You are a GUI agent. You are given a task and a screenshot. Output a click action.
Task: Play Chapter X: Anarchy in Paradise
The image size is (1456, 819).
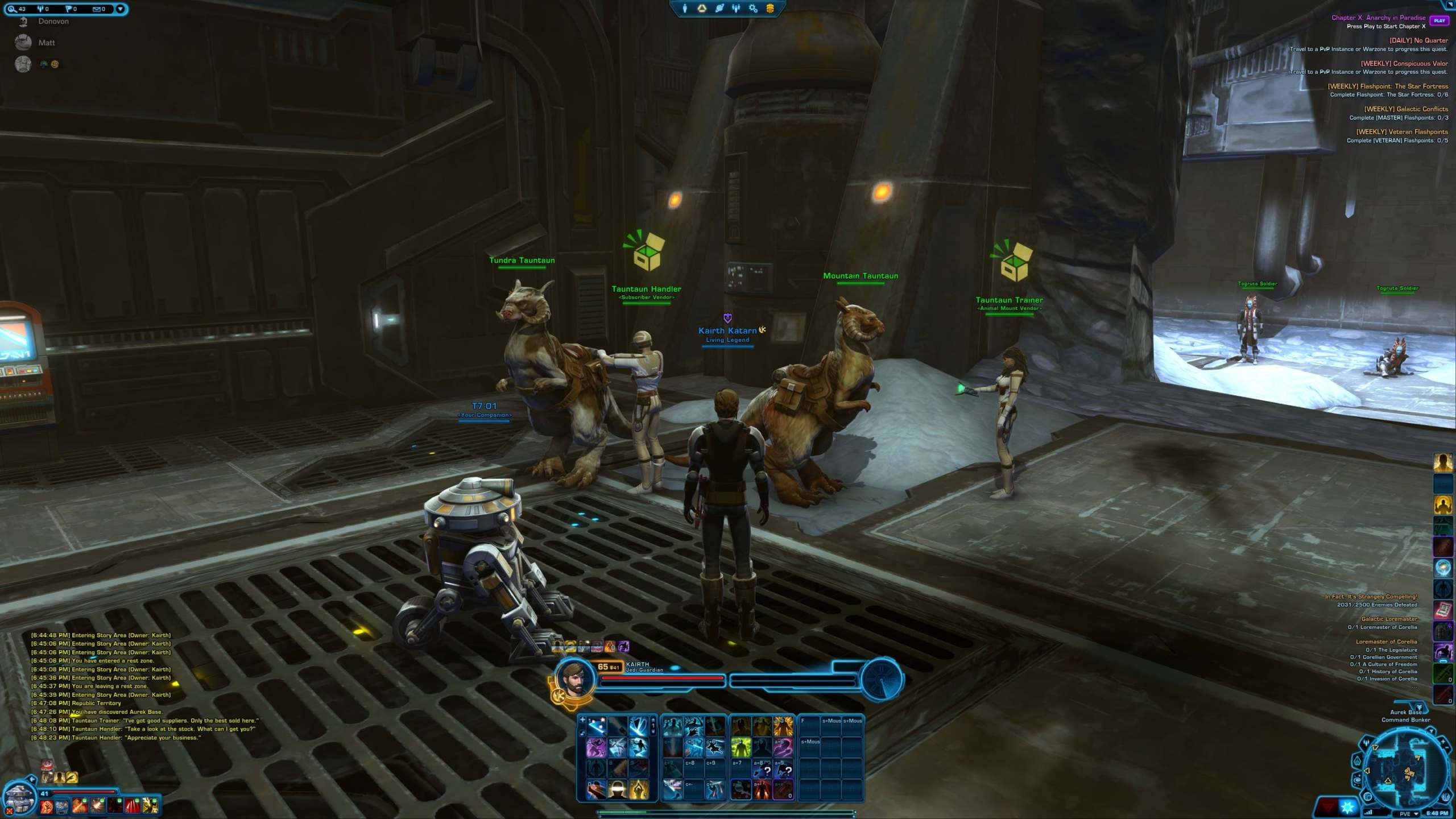[1439, 20]
